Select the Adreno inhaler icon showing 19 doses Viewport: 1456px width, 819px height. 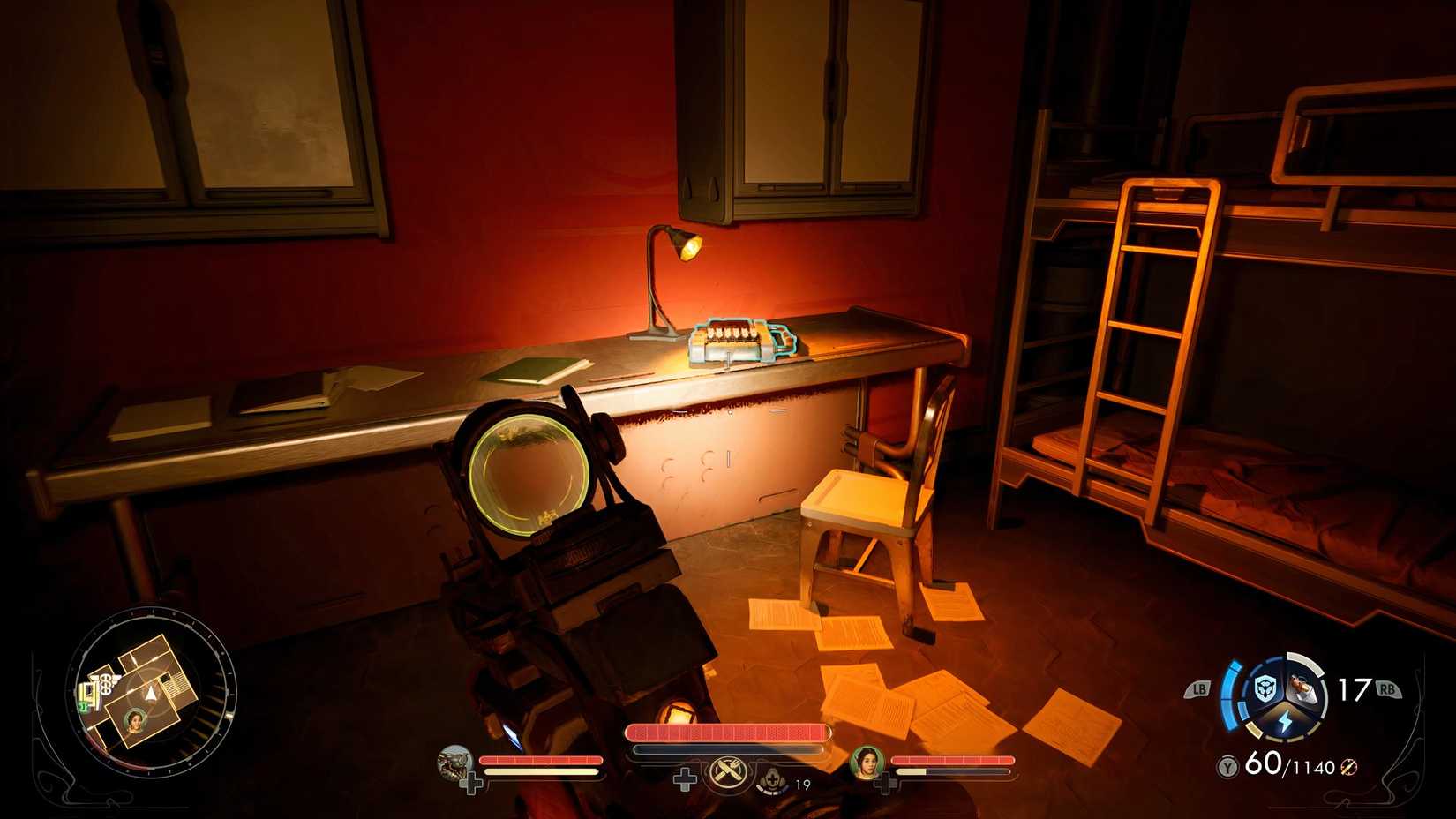[772, 784]
